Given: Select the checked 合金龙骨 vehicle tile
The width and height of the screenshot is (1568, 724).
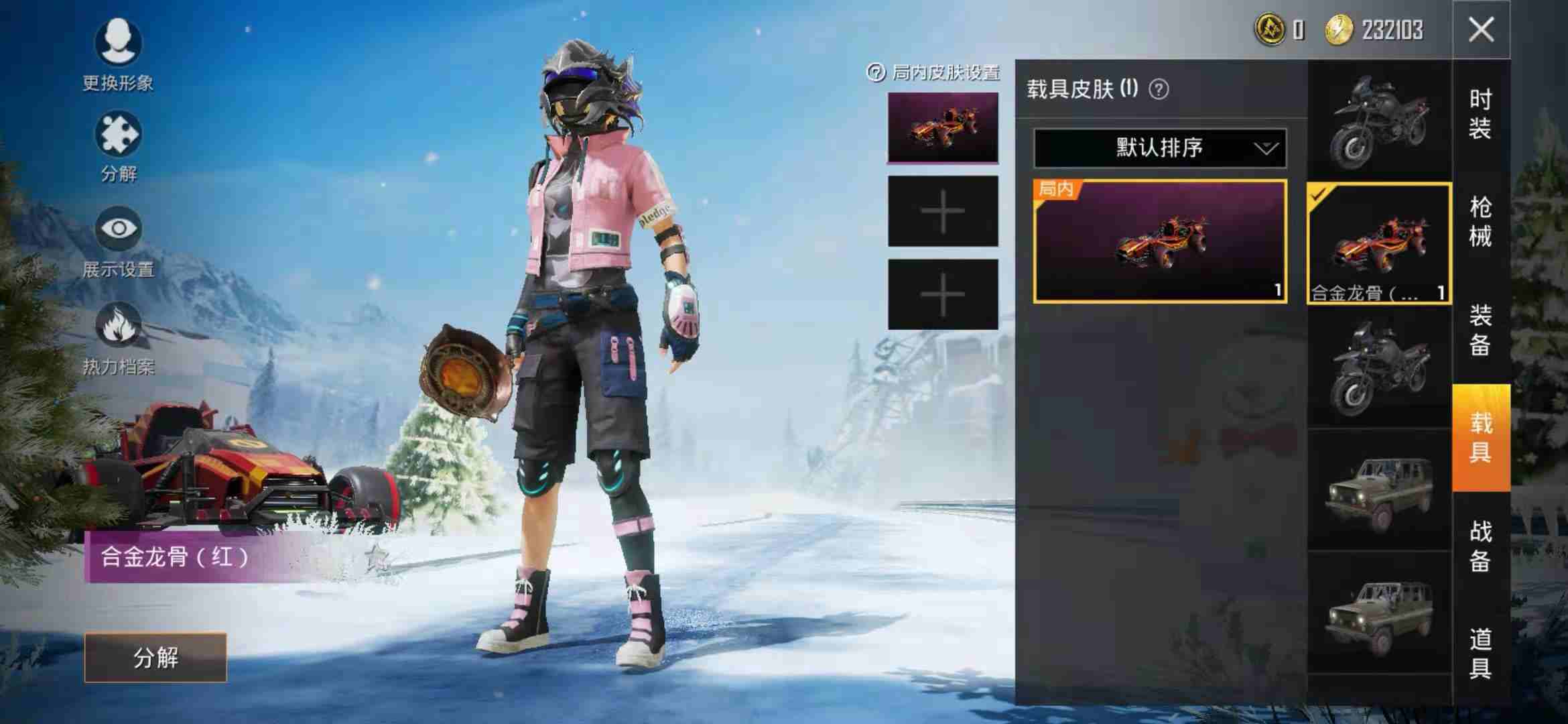Looking at the screenshot, I should [1379, 243].
